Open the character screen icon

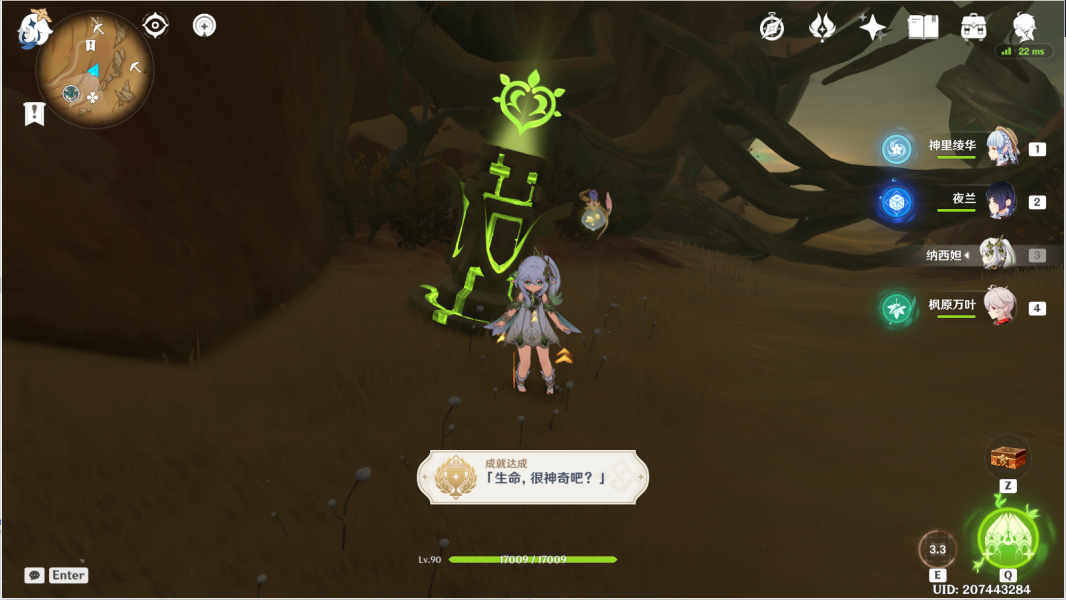tap(1023, 27)
